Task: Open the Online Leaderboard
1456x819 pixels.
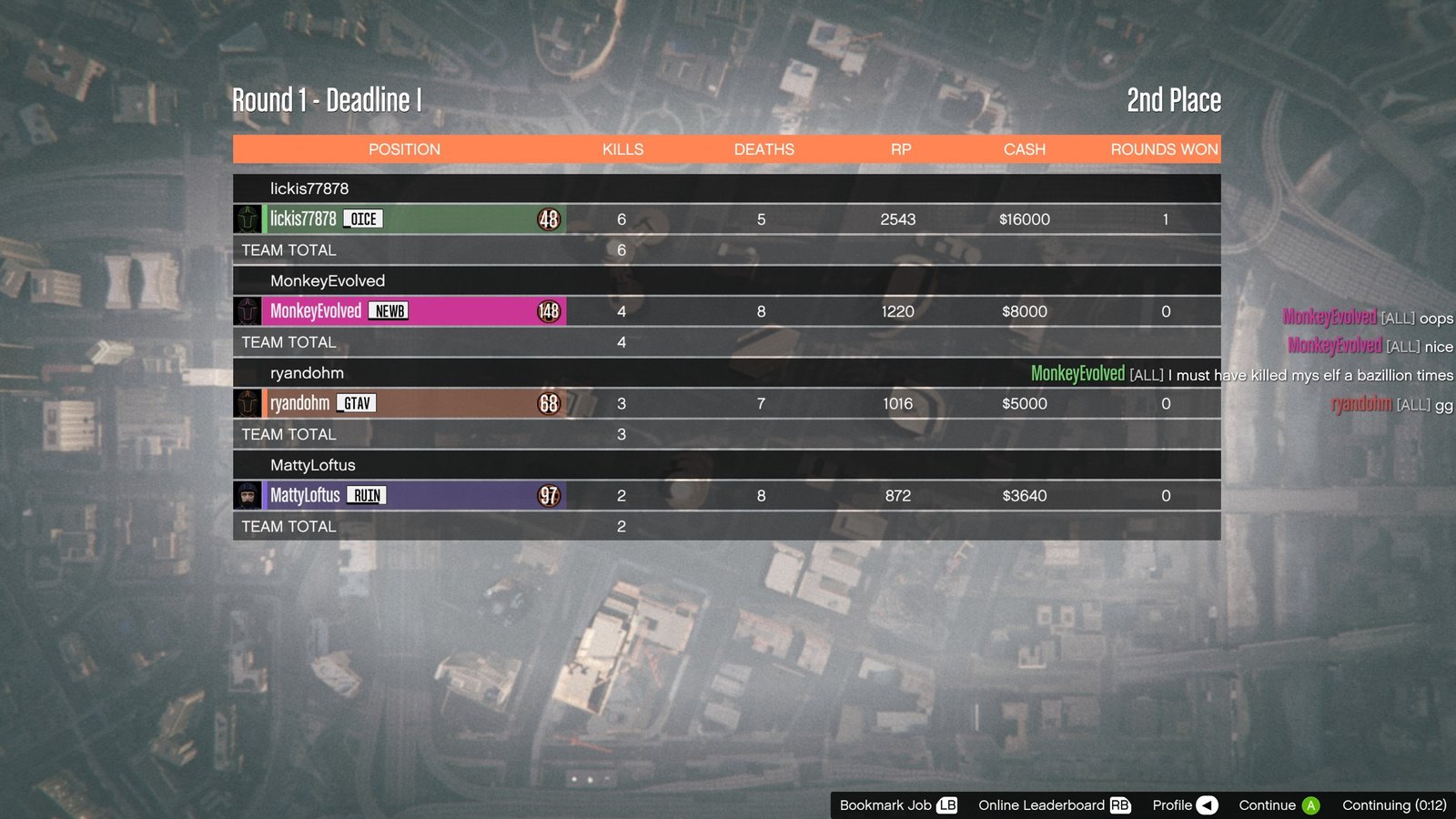Action: [1053, 805]
